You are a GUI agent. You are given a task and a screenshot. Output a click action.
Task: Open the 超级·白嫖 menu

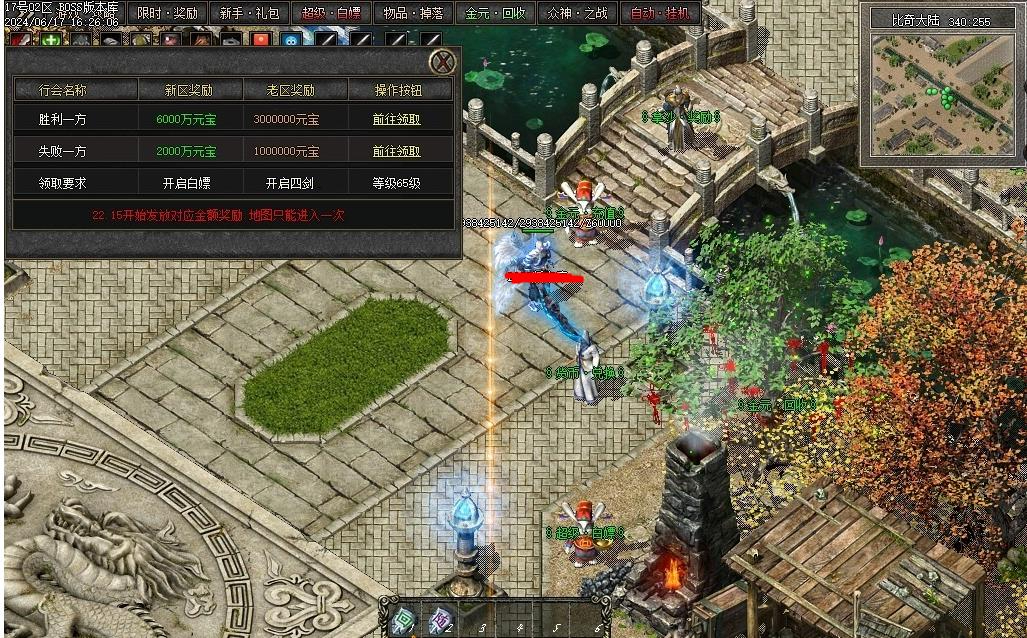[331, 14]
